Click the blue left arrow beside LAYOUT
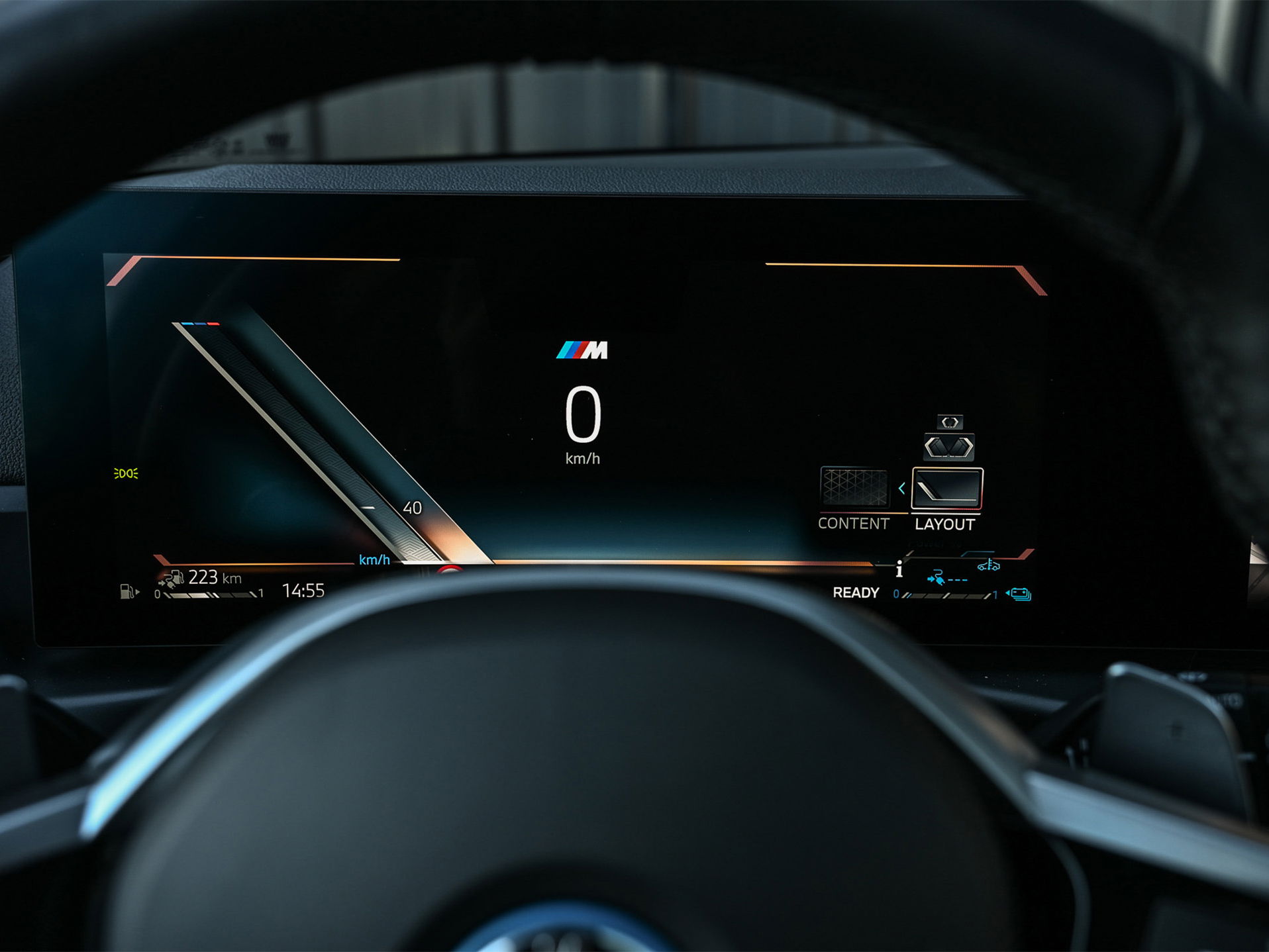Image resolution: width=1269 pixels, height=952 pixels. pyautogui.click(x=901, y=489)
